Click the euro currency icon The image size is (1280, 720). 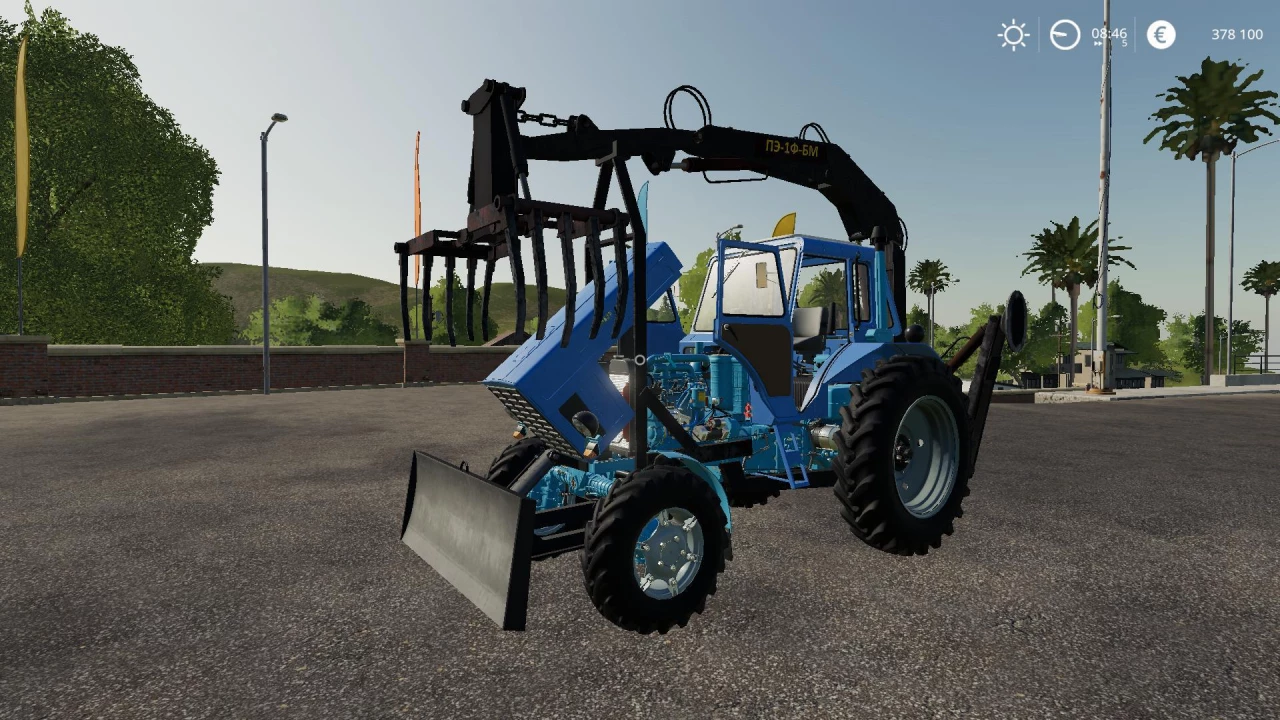[x=1161, y=35]
